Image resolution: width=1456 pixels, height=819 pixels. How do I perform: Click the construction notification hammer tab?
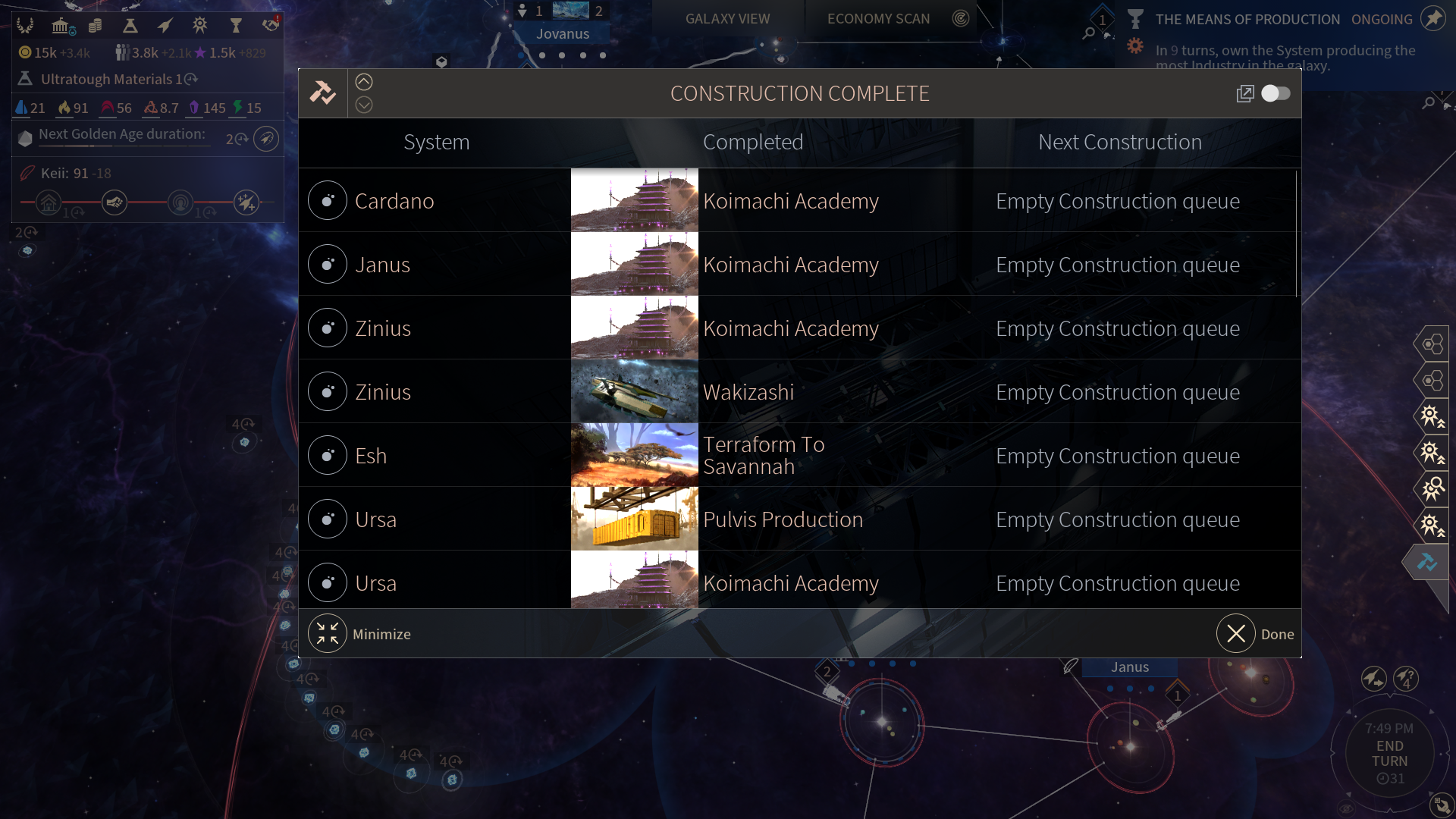(1426, 562)
